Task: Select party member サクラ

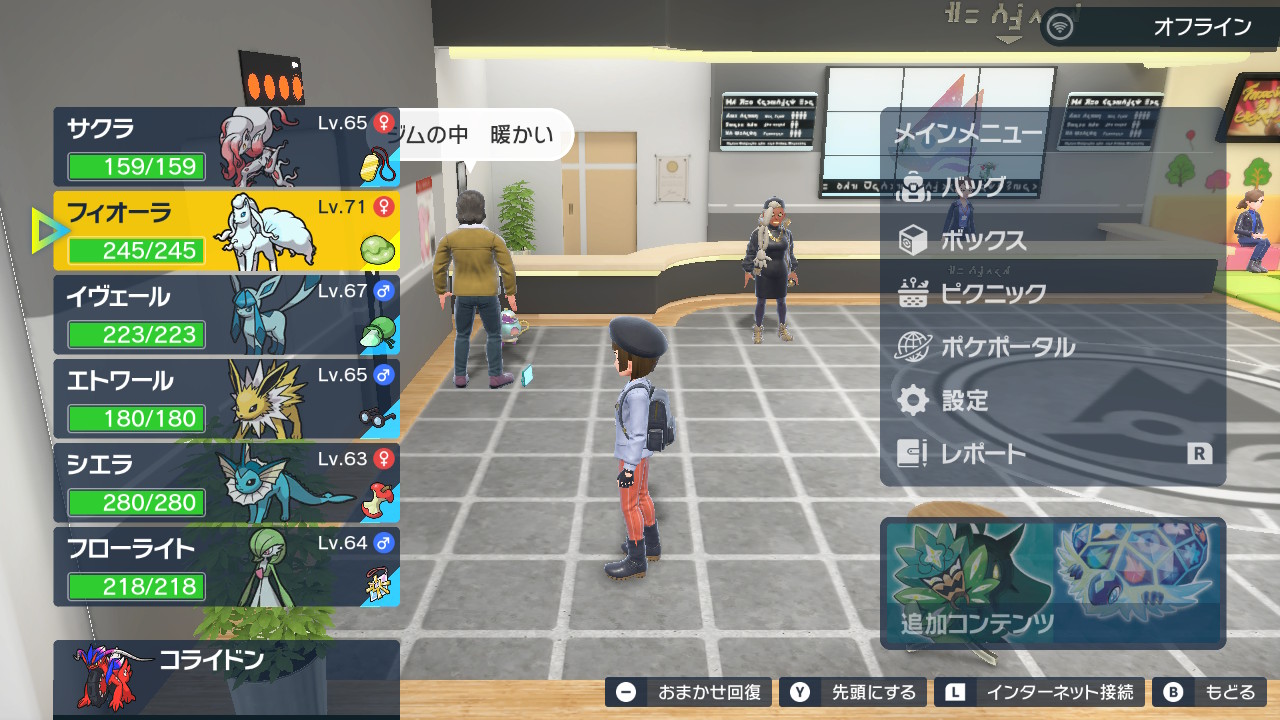Action: click(x=226, y=147)
